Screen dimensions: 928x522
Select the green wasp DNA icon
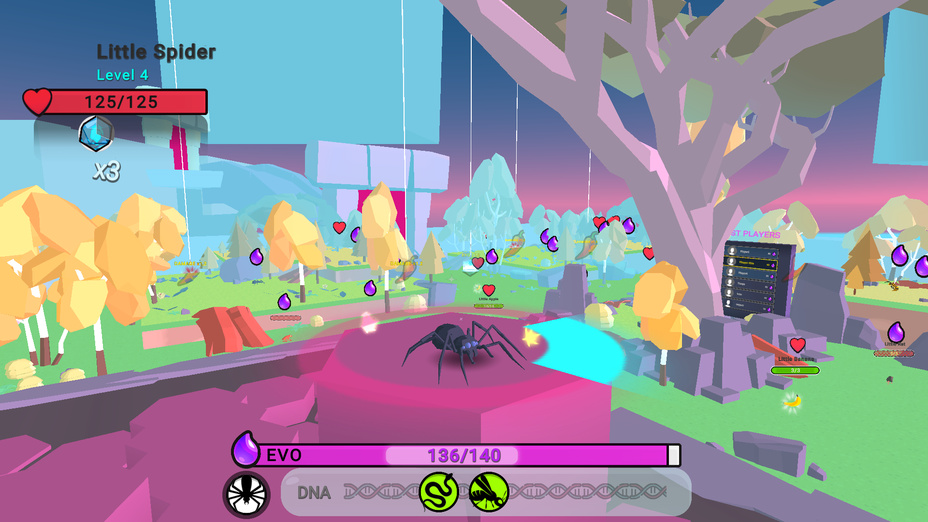[488, 491]
